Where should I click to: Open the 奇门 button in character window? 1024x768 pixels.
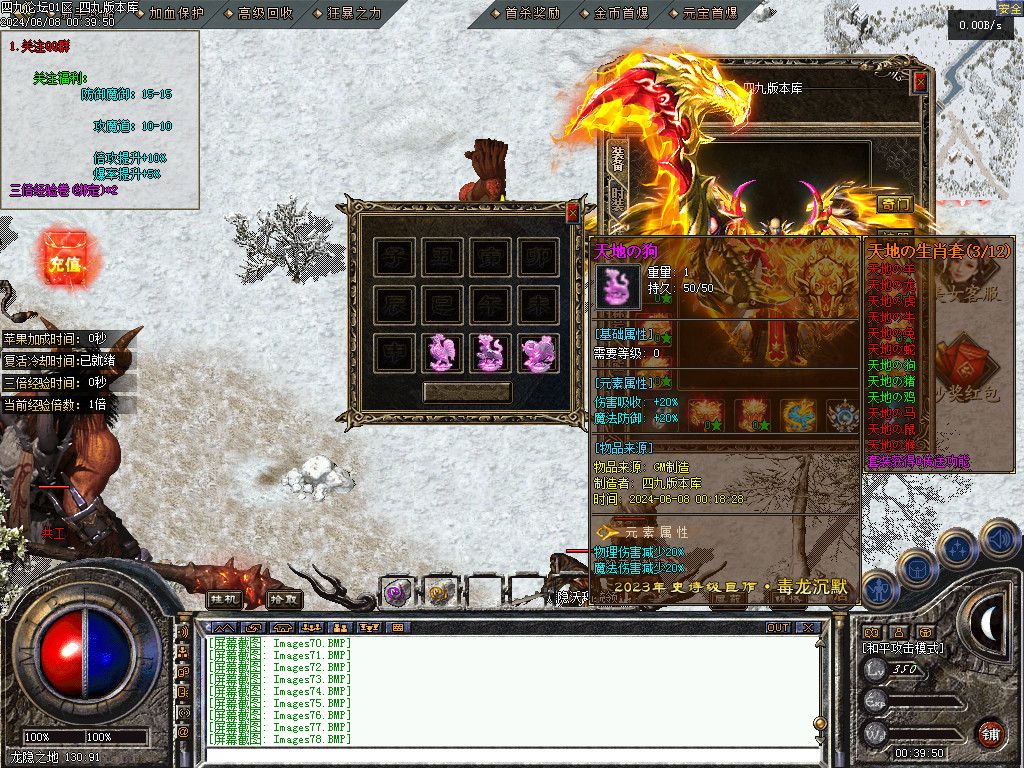pos(895,204)
